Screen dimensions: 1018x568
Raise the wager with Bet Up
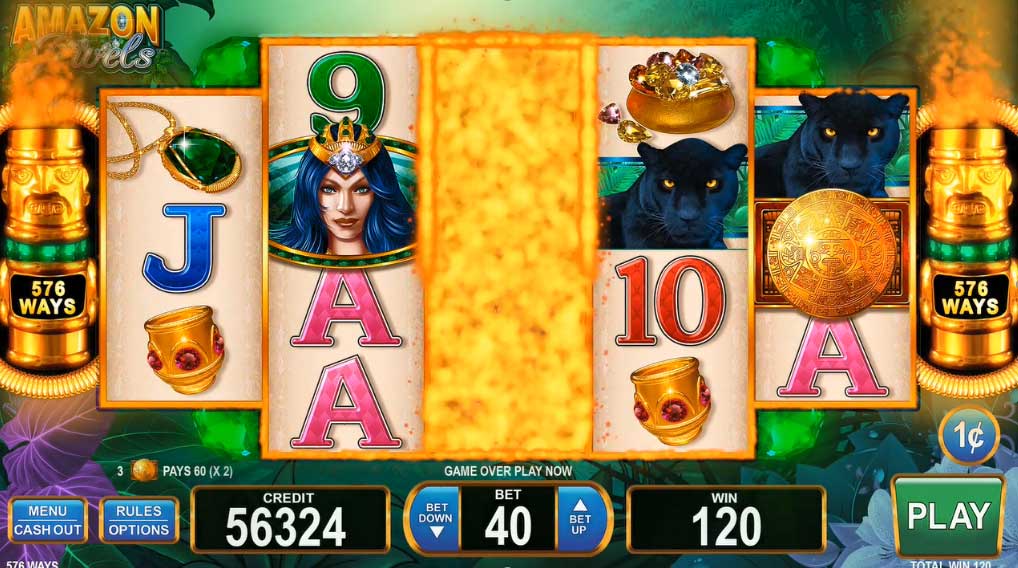580,519
